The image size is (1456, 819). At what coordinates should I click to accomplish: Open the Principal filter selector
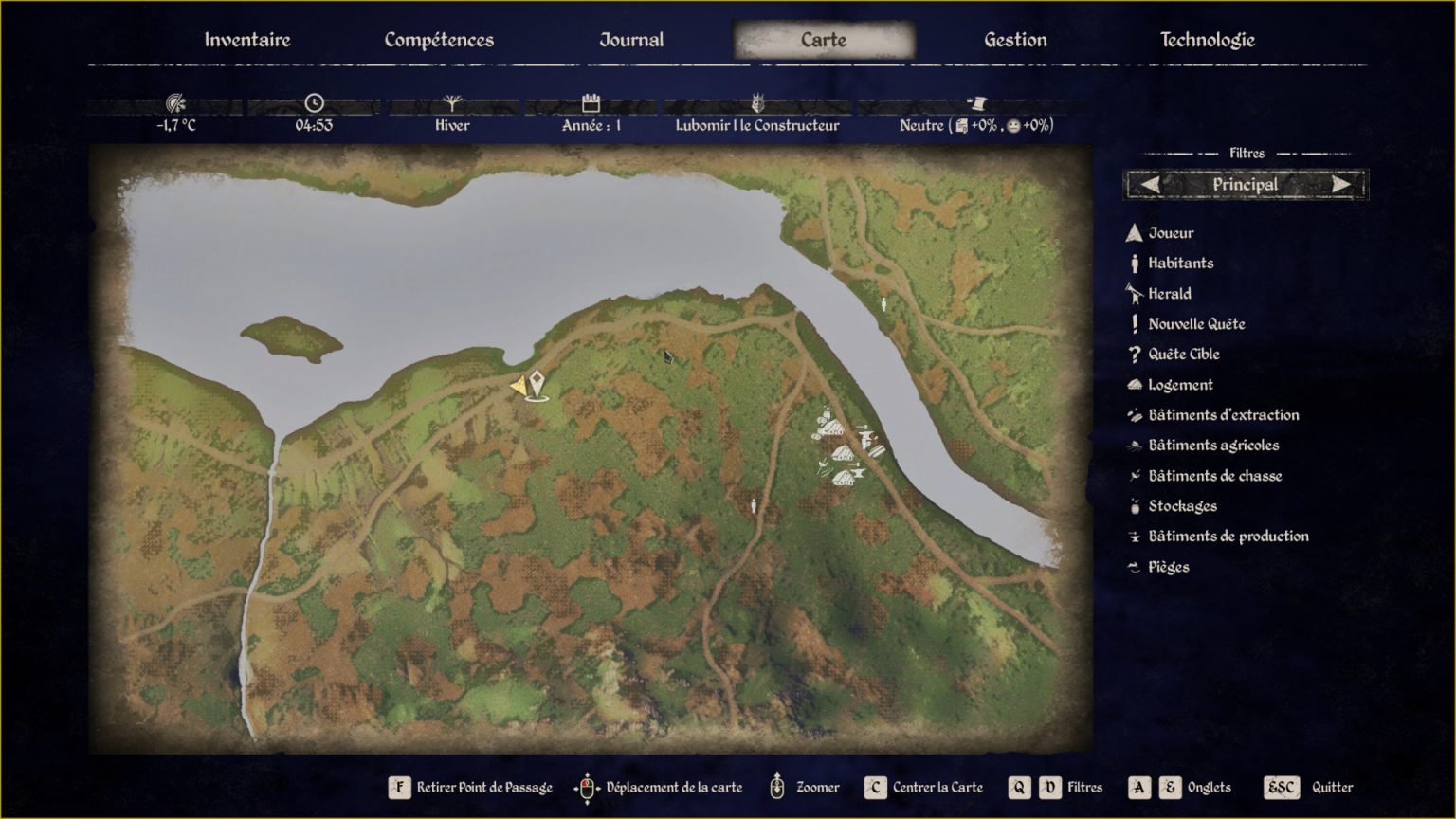(1245, 184)
